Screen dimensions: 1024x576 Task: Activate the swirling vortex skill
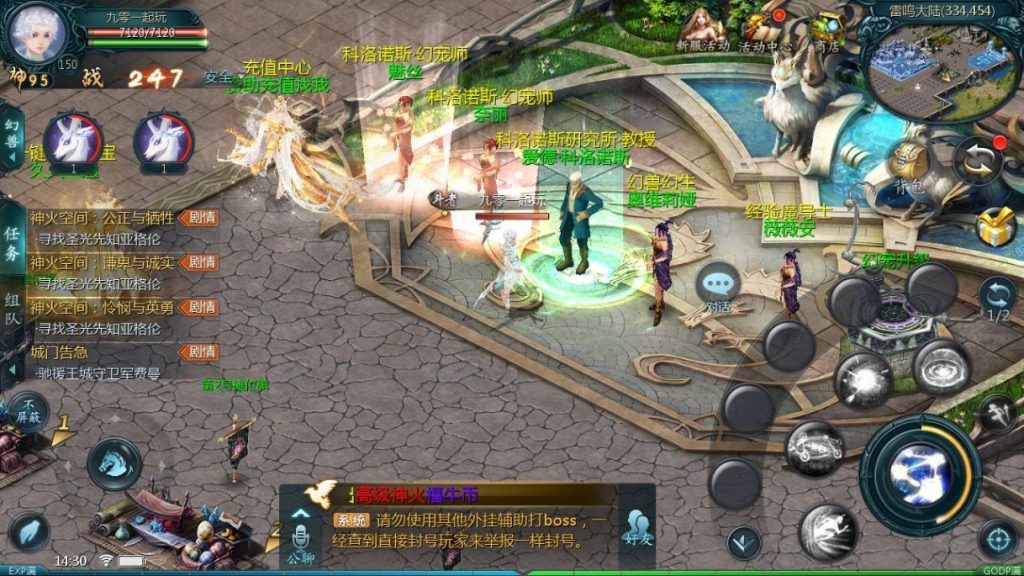942,366
